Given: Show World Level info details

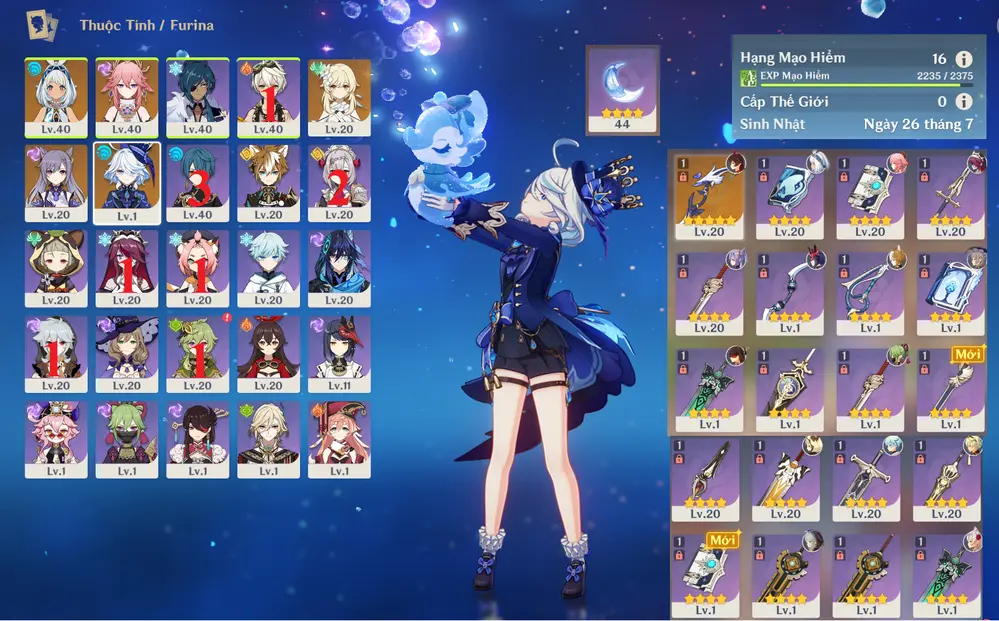Looking at the screenshot, I should (963, 101).
